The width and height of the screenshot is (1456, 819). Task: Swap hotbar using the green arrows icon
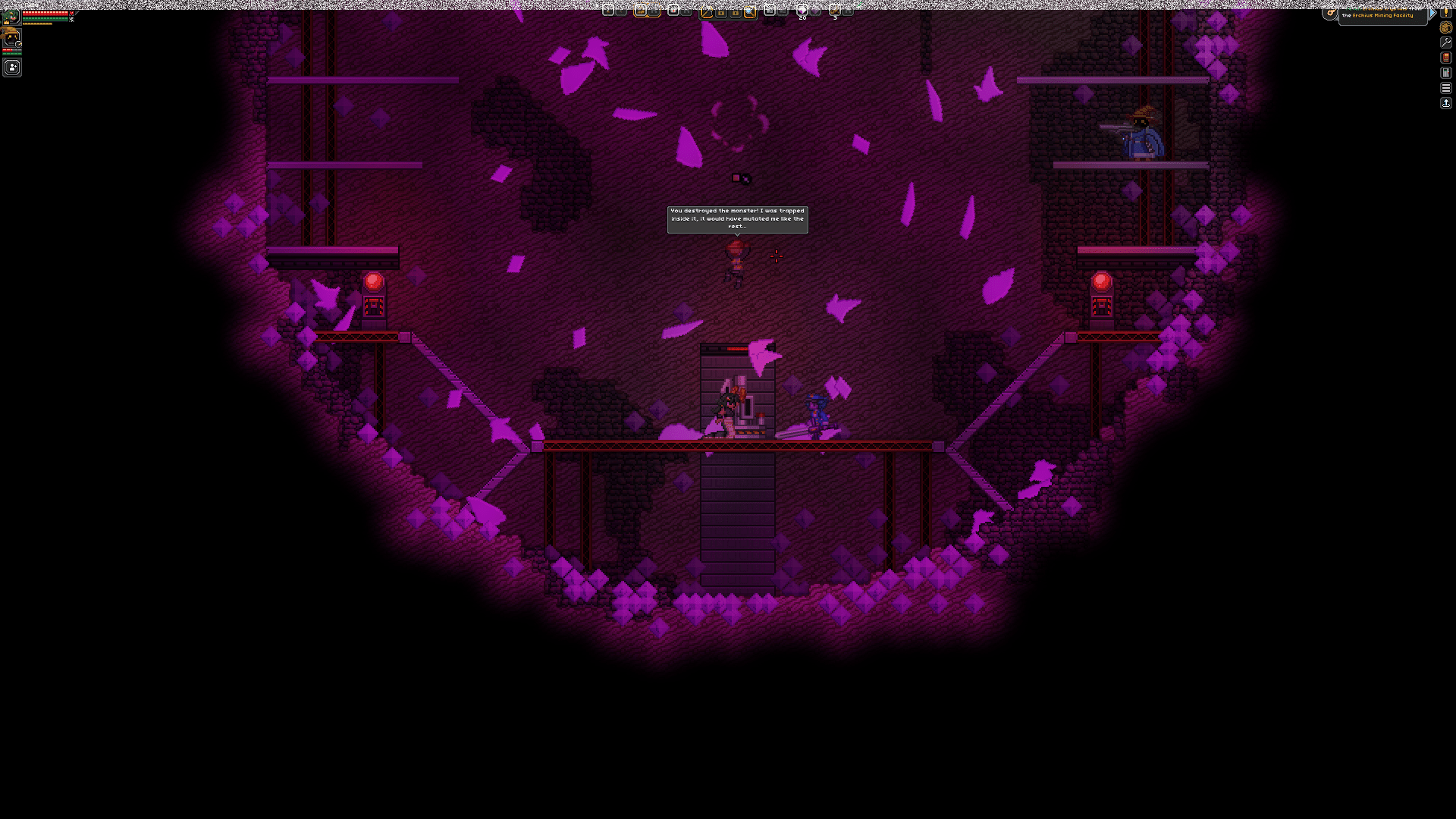tap(859, 6)
